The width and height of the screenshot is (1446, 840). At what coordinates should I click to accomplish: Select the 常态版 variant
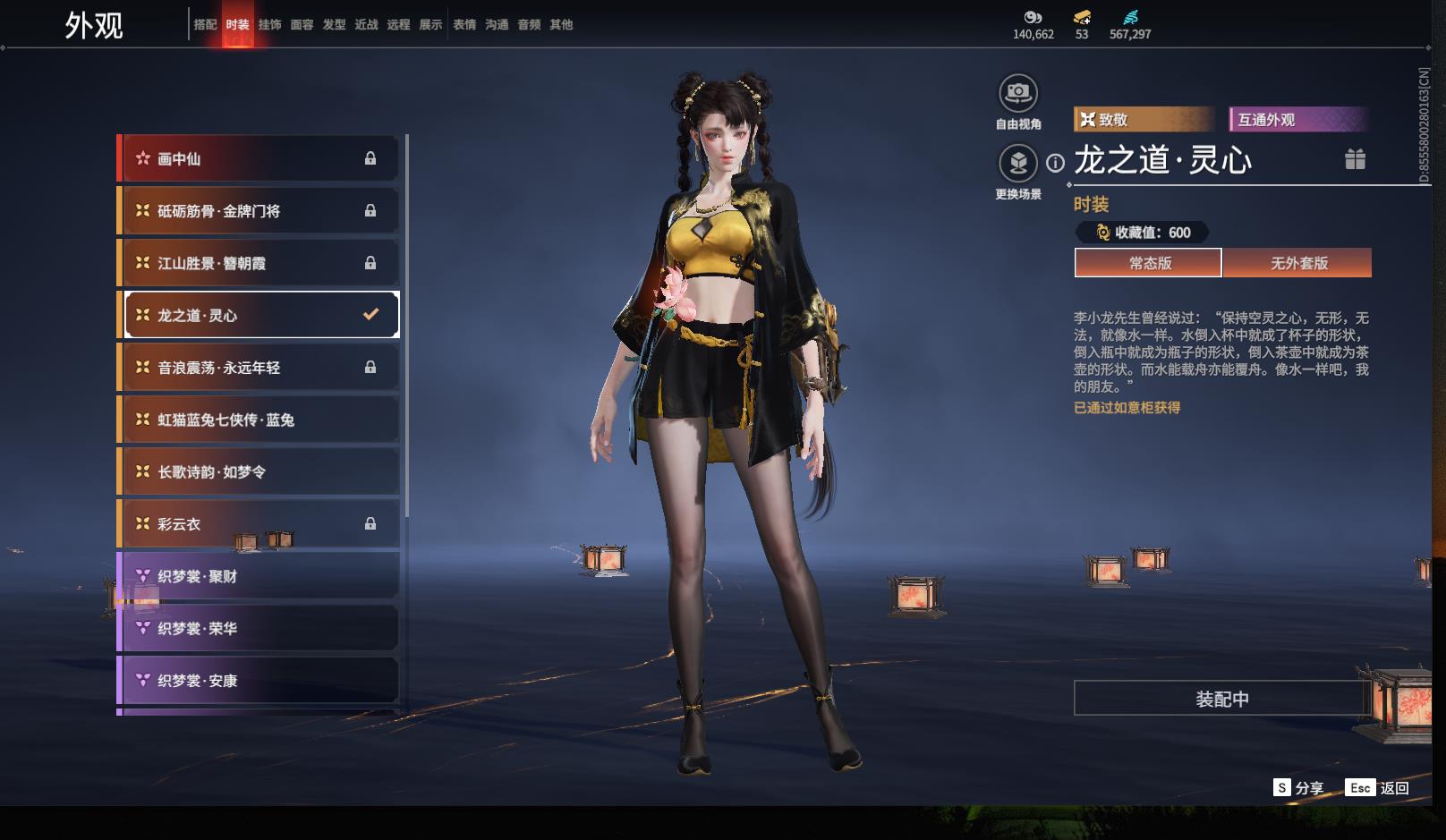(x=1149, y=263)
